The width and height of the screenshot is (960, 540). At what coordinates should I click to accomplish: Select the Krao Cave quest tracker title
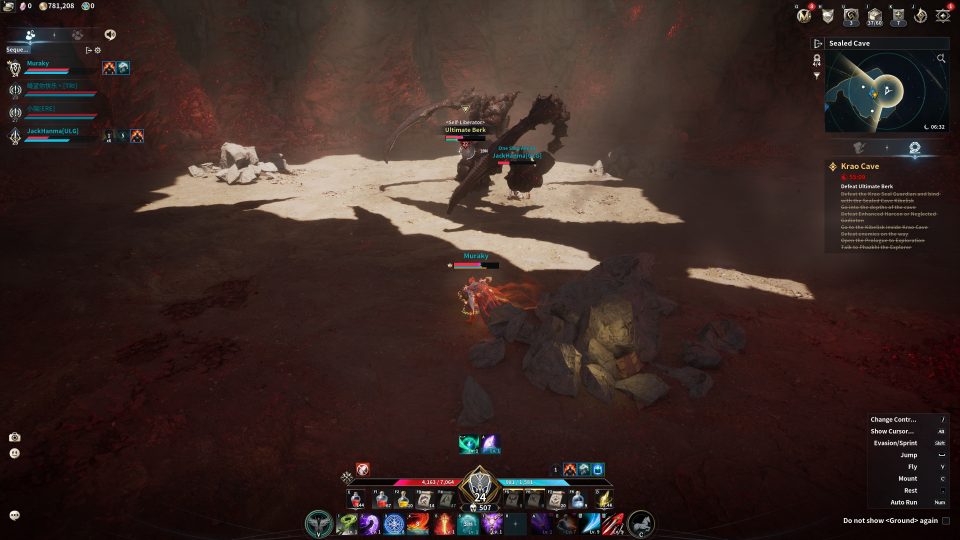(862, 166)
